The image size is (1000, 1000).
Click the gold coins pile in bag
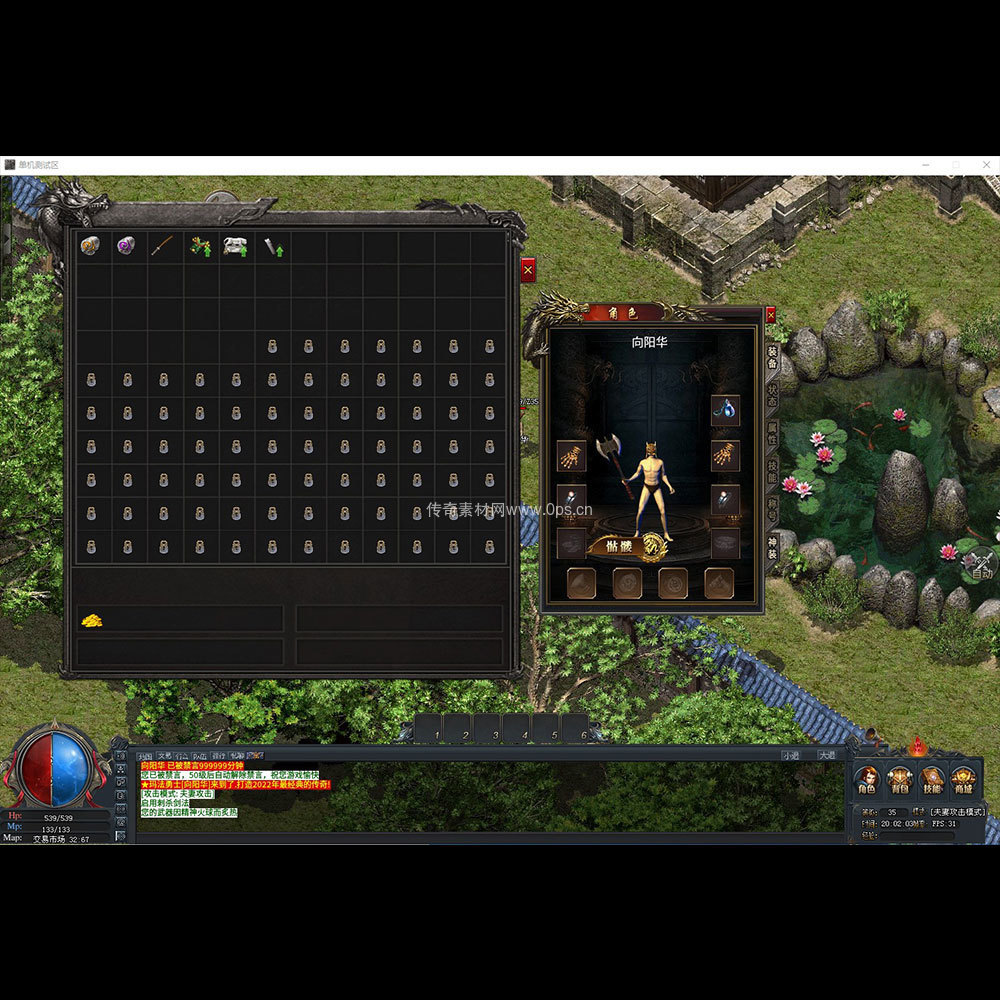[92, 621]
